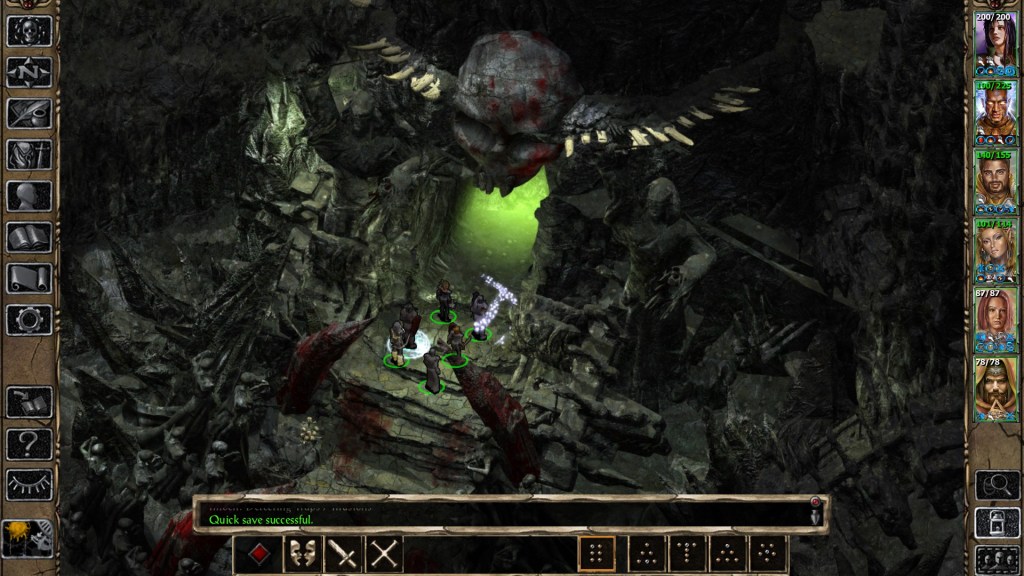Open the mage spellbook icon

[x=29, y=237]
